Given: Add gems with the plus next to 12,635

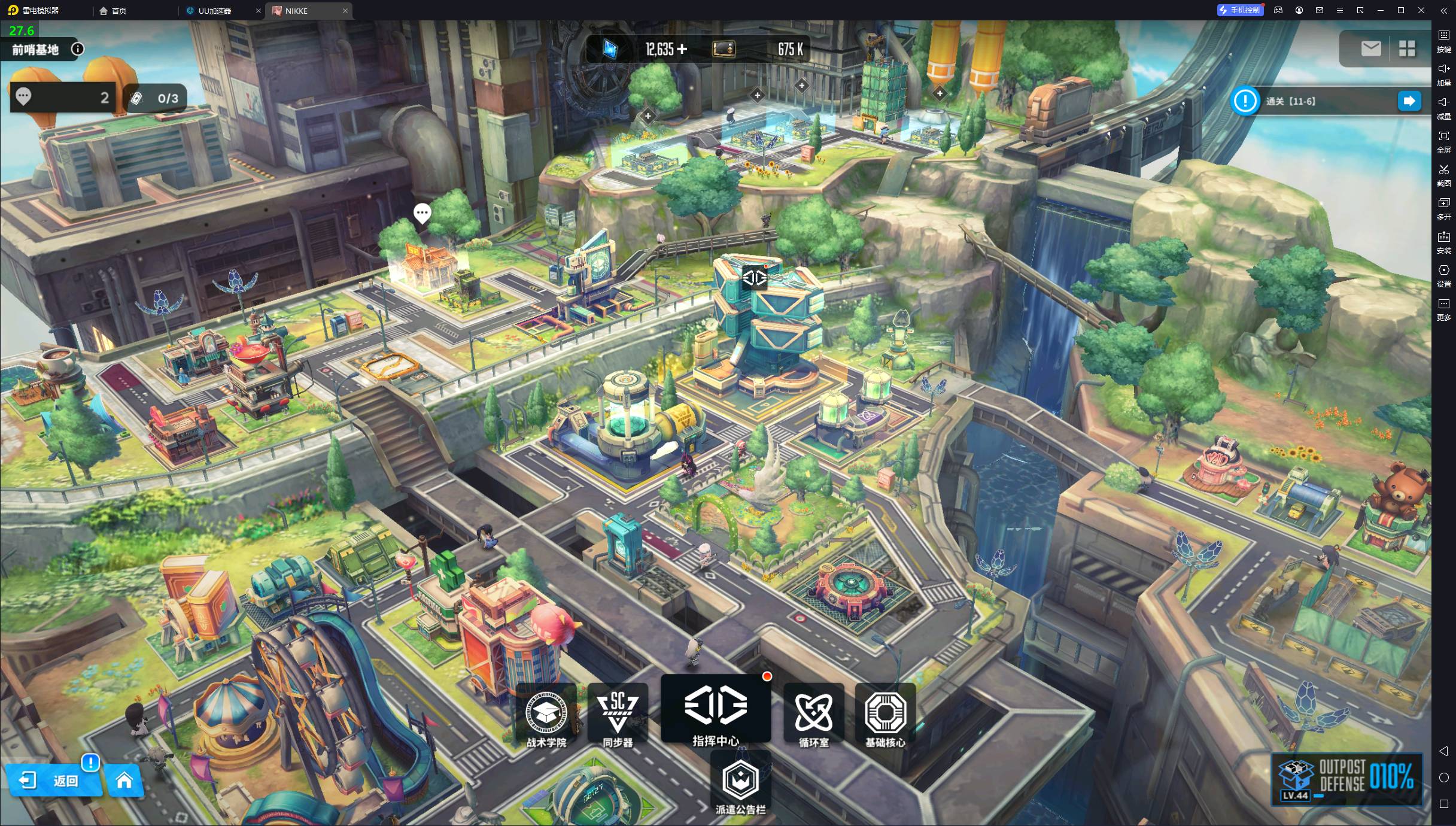Looking at the screenshot, I should [682, 49].
